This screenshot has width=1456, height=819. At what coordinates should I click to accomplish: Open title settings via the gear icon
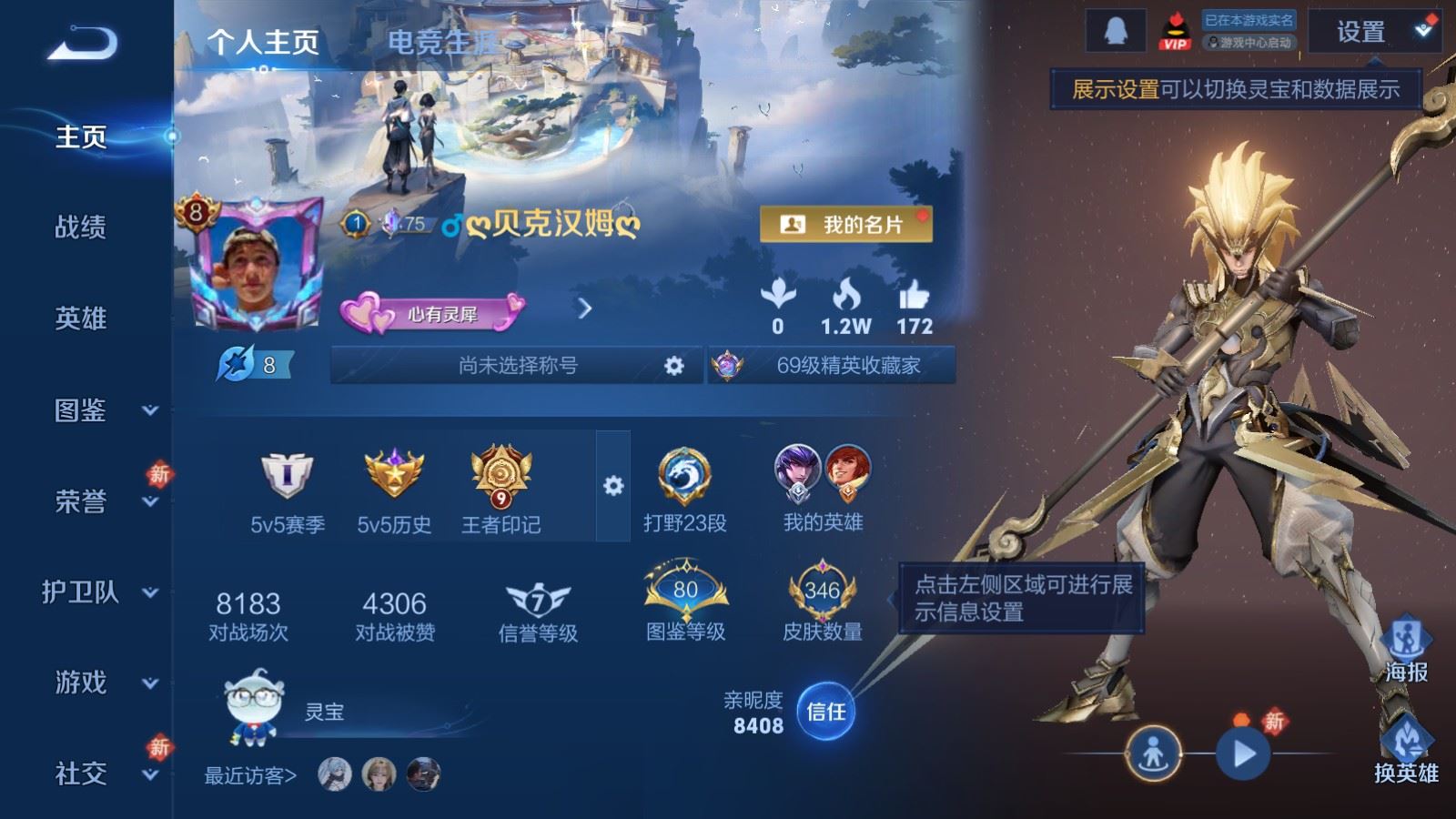(672, 364)
